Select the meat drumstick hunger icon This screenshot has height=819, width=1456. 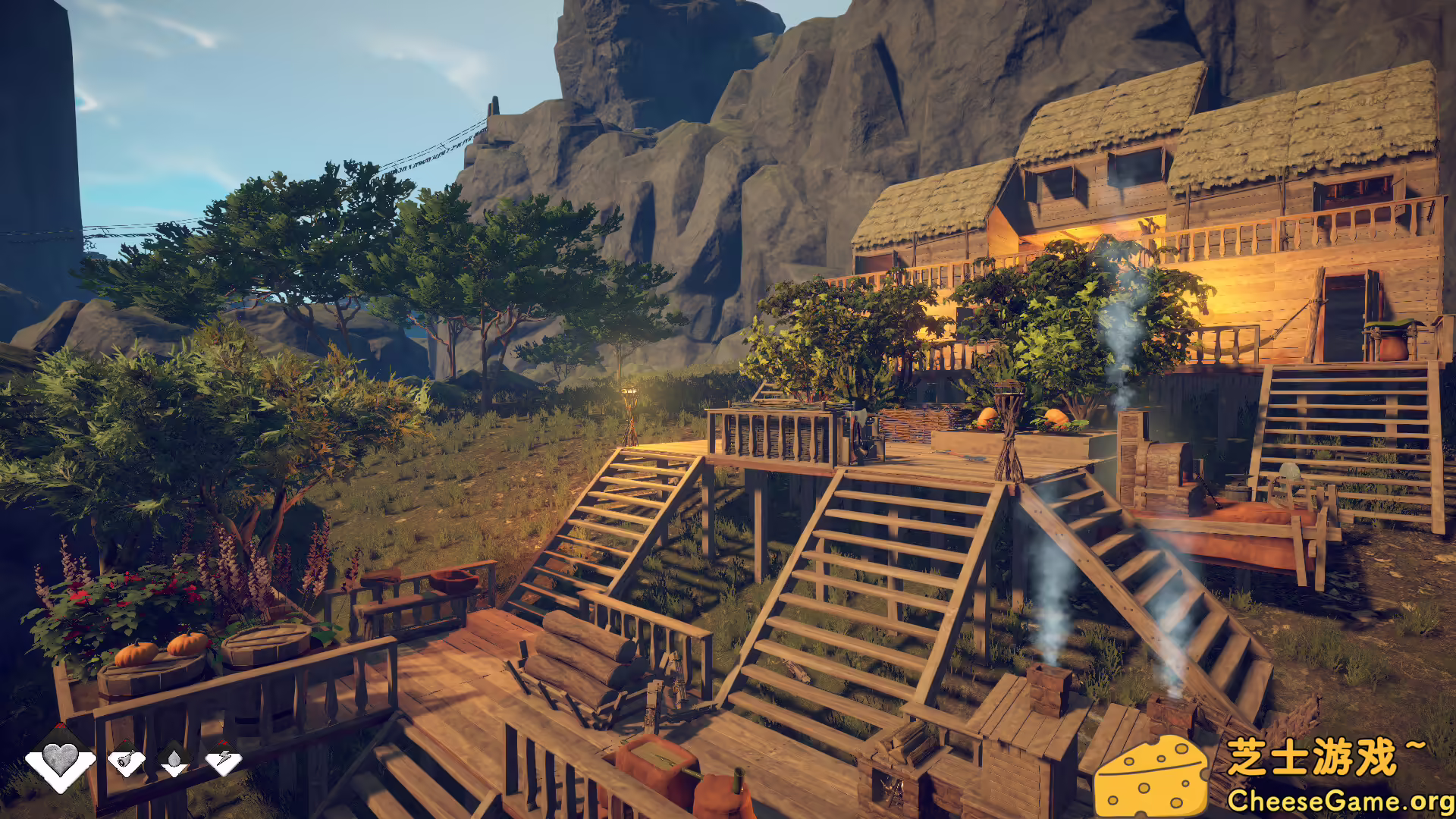tap(127, 759)
